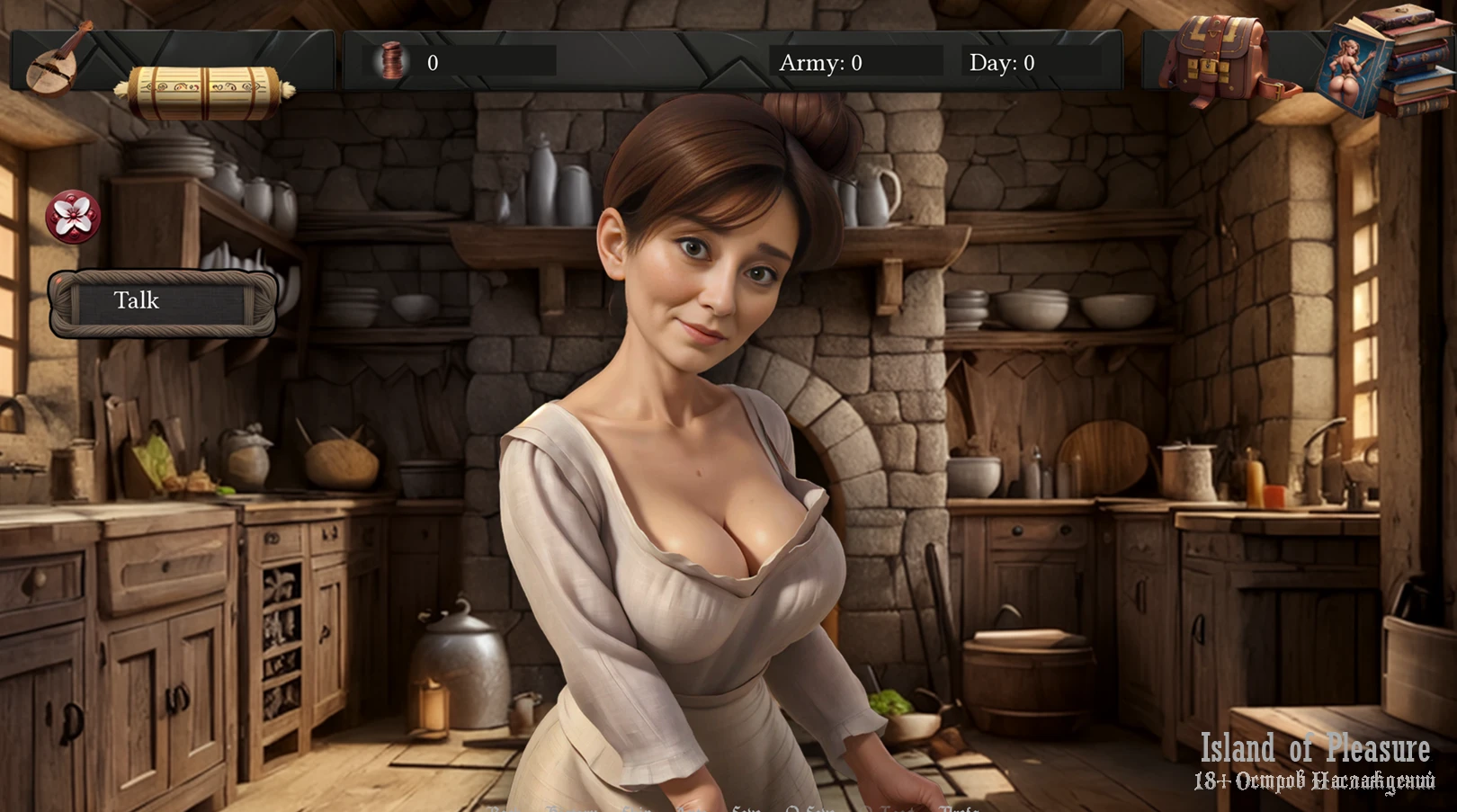
Task: Click the red flower badge icon
Action: point(73,217)
